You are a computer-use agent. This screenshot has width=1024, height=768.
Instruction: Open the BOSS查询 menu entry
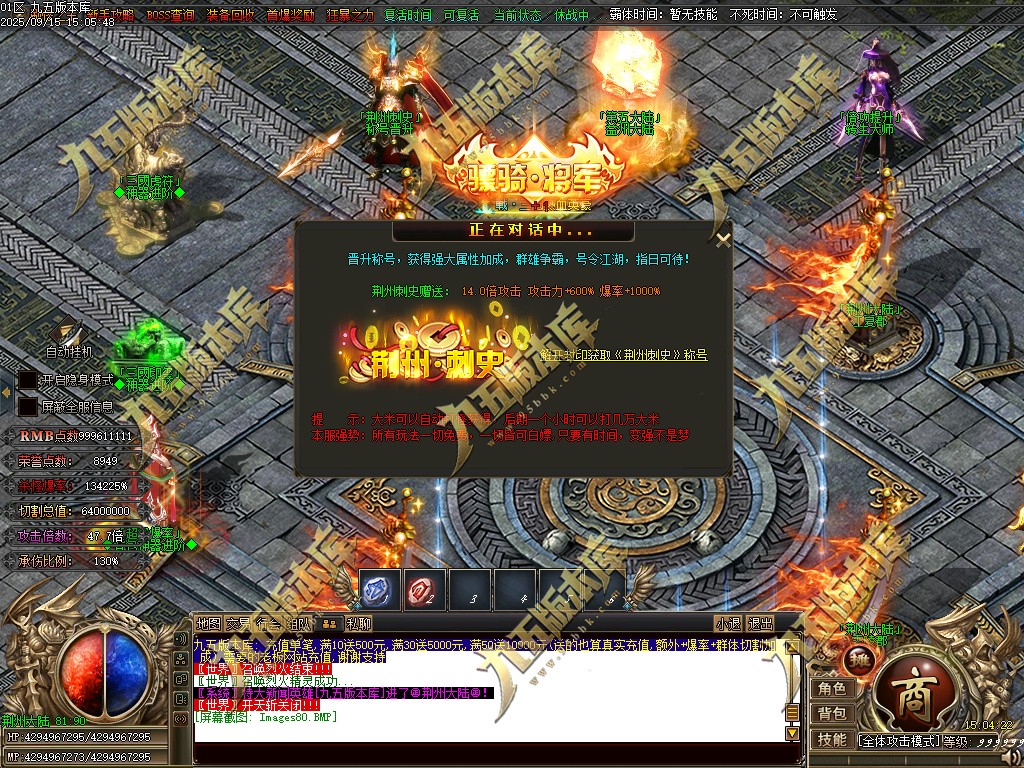171,16
